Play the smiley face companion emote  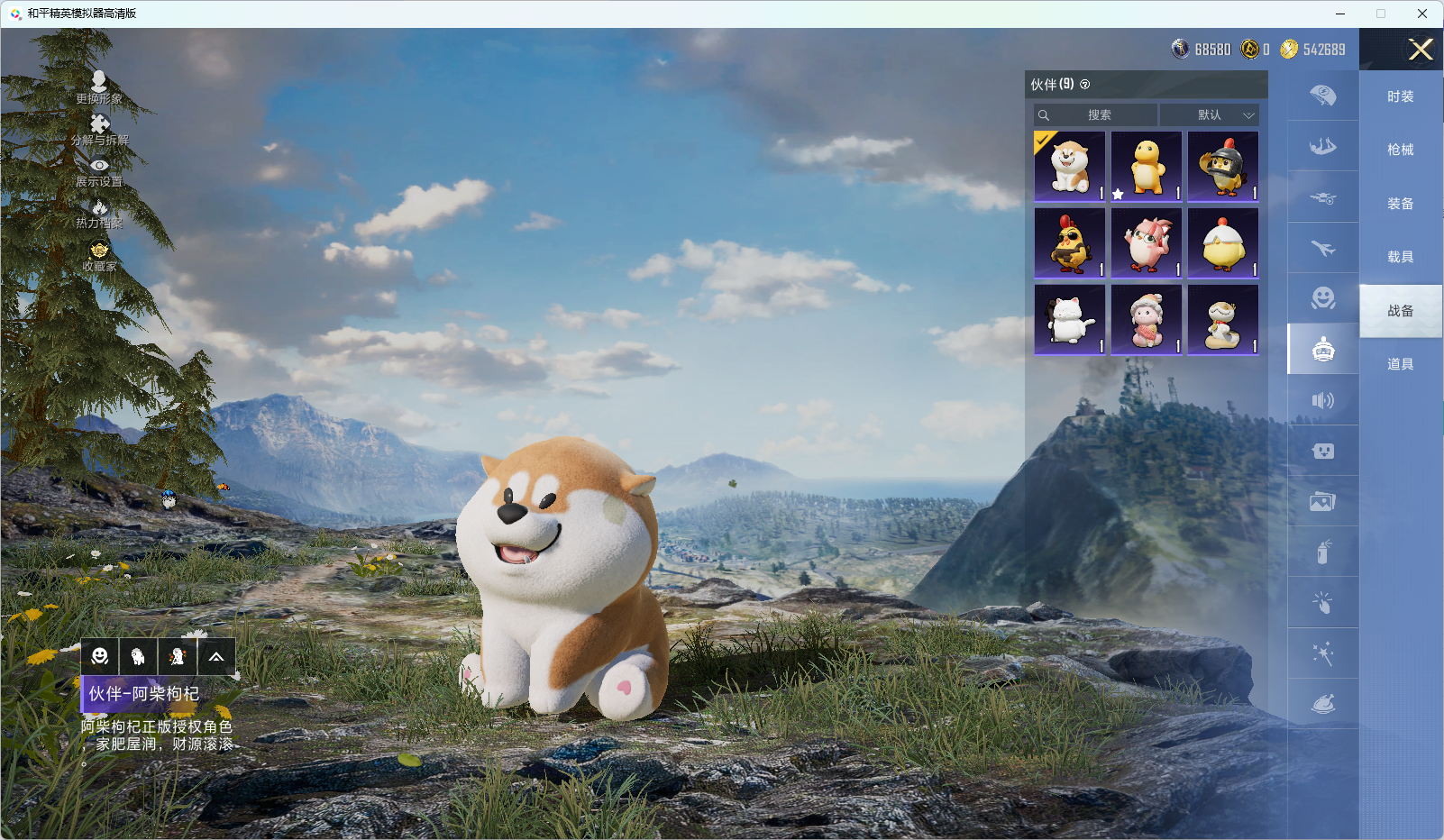pos(100,657)
